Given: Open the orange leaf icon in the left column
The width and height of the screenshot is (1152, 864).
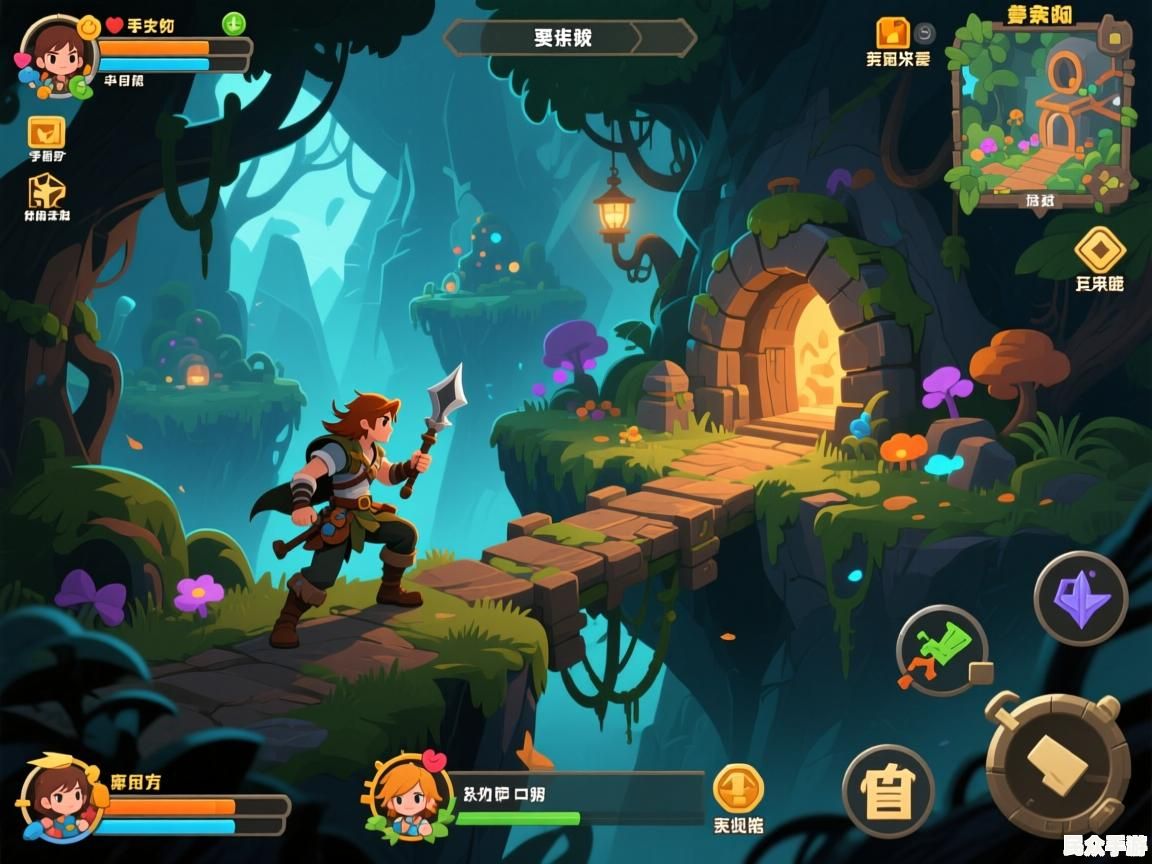Looking at the screenshot, I should pyautogui.click(x=46, y=131).
